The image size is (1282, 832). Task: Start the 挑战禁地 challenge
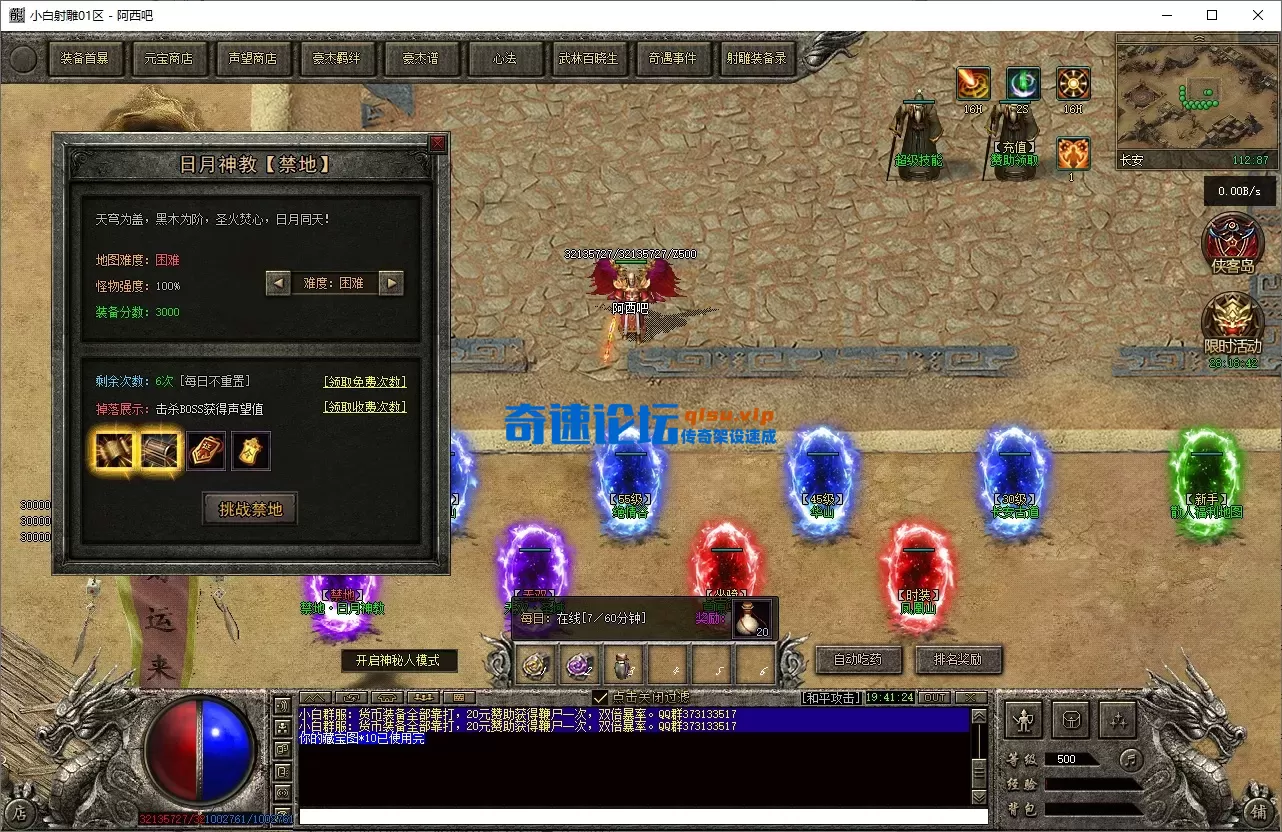250,509
